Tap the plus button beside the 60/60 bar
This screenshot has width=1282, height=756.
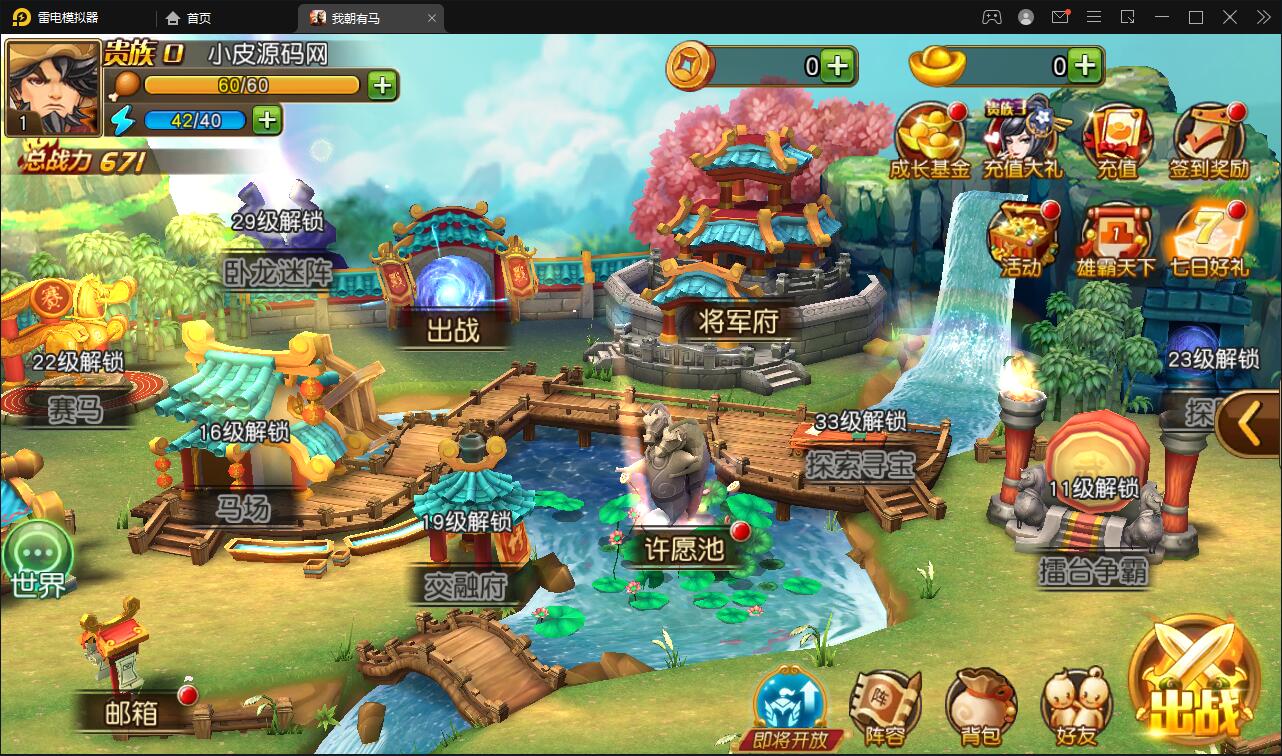382,85
